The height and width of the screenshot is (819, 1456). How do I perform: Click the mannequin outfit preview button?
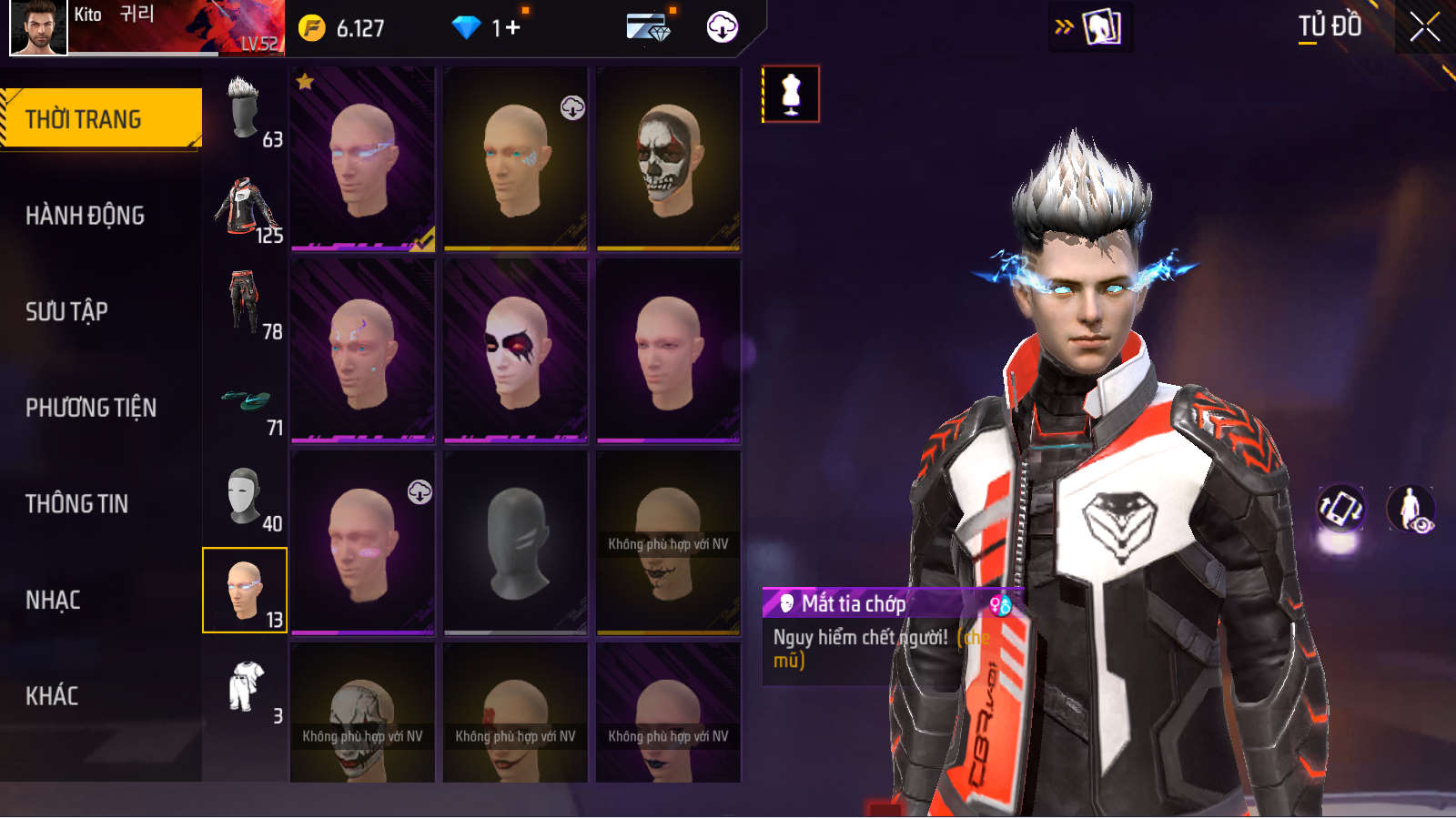pyautogui.click(x=790, y=94)
